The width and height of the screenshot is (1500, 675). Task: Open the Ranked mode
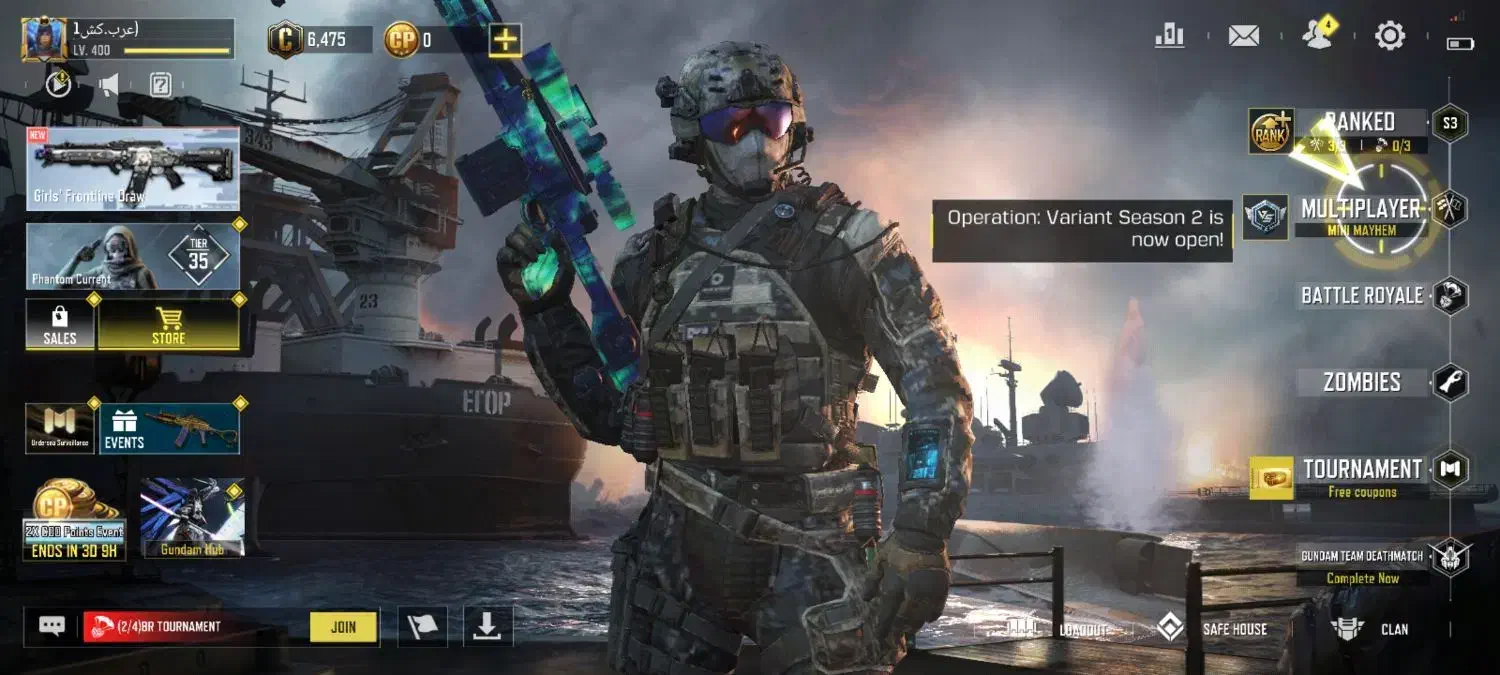(1360, 123)
